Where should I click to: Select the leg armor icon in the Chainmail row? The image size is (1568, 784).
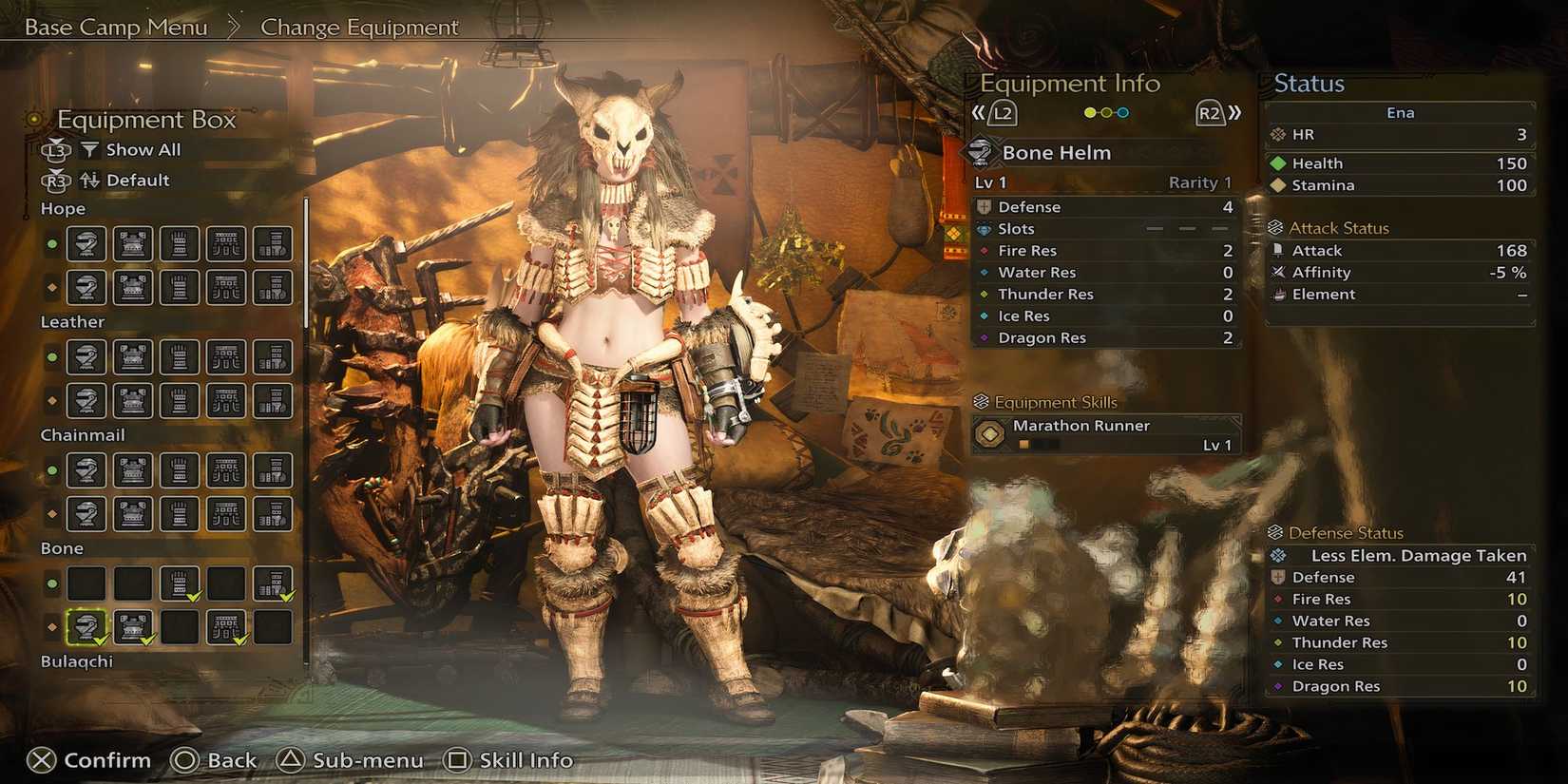[x=272, y=470]
